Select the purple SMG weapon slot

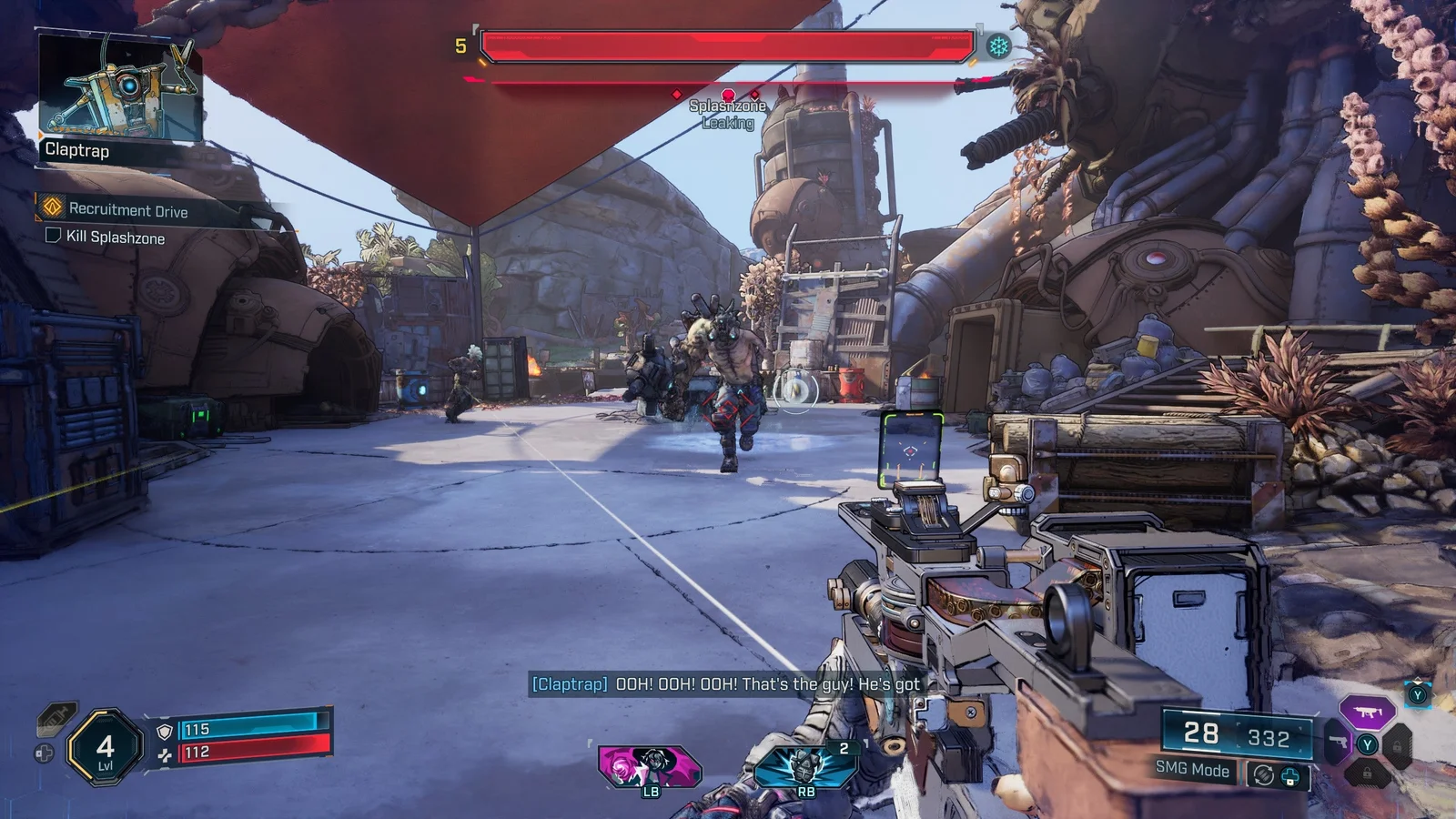1367,713
